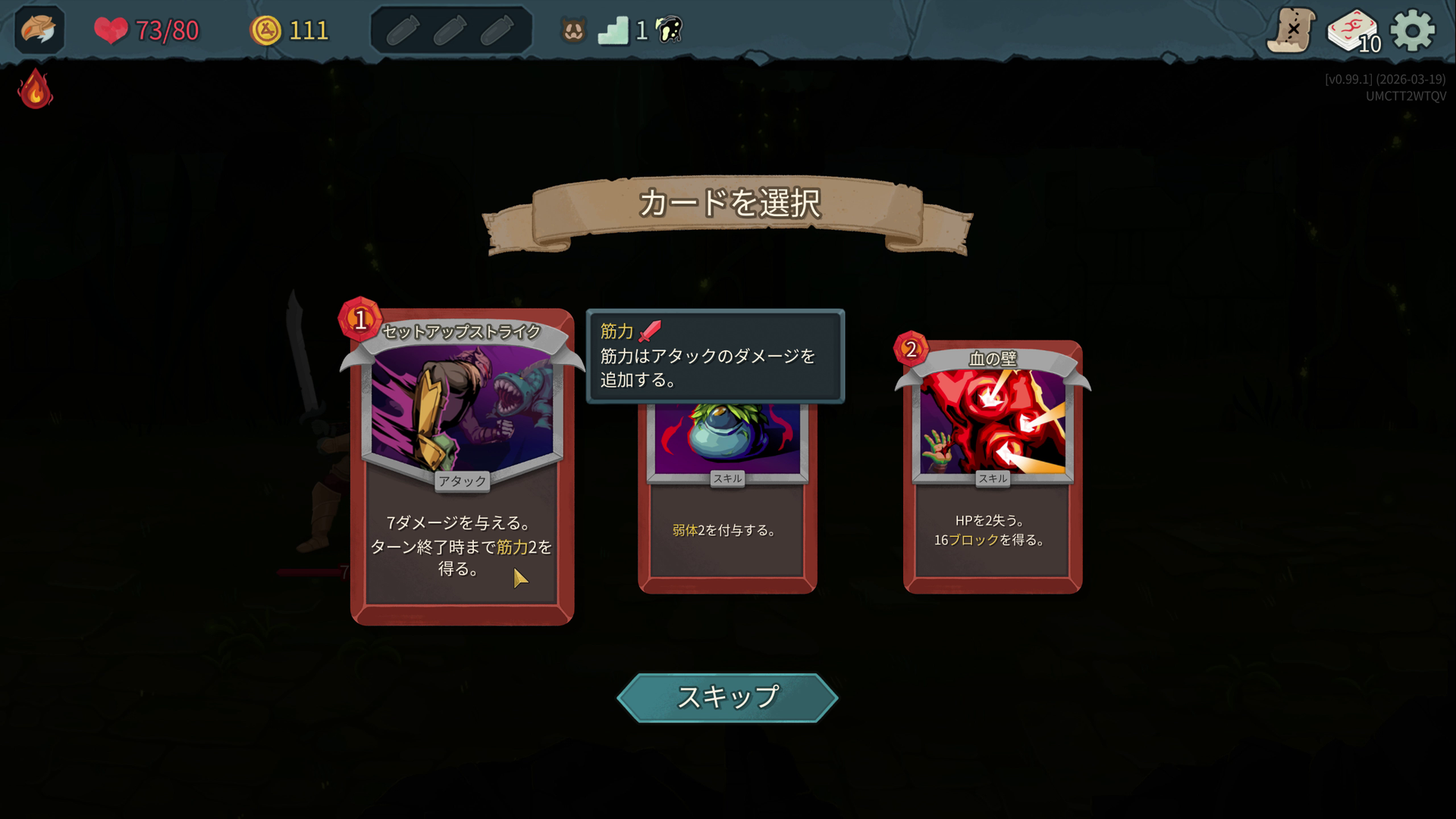The height and width of the screenshot is (819, 1456).
Task: Select the first empty potion slot
Action: (x=403, y=30)
